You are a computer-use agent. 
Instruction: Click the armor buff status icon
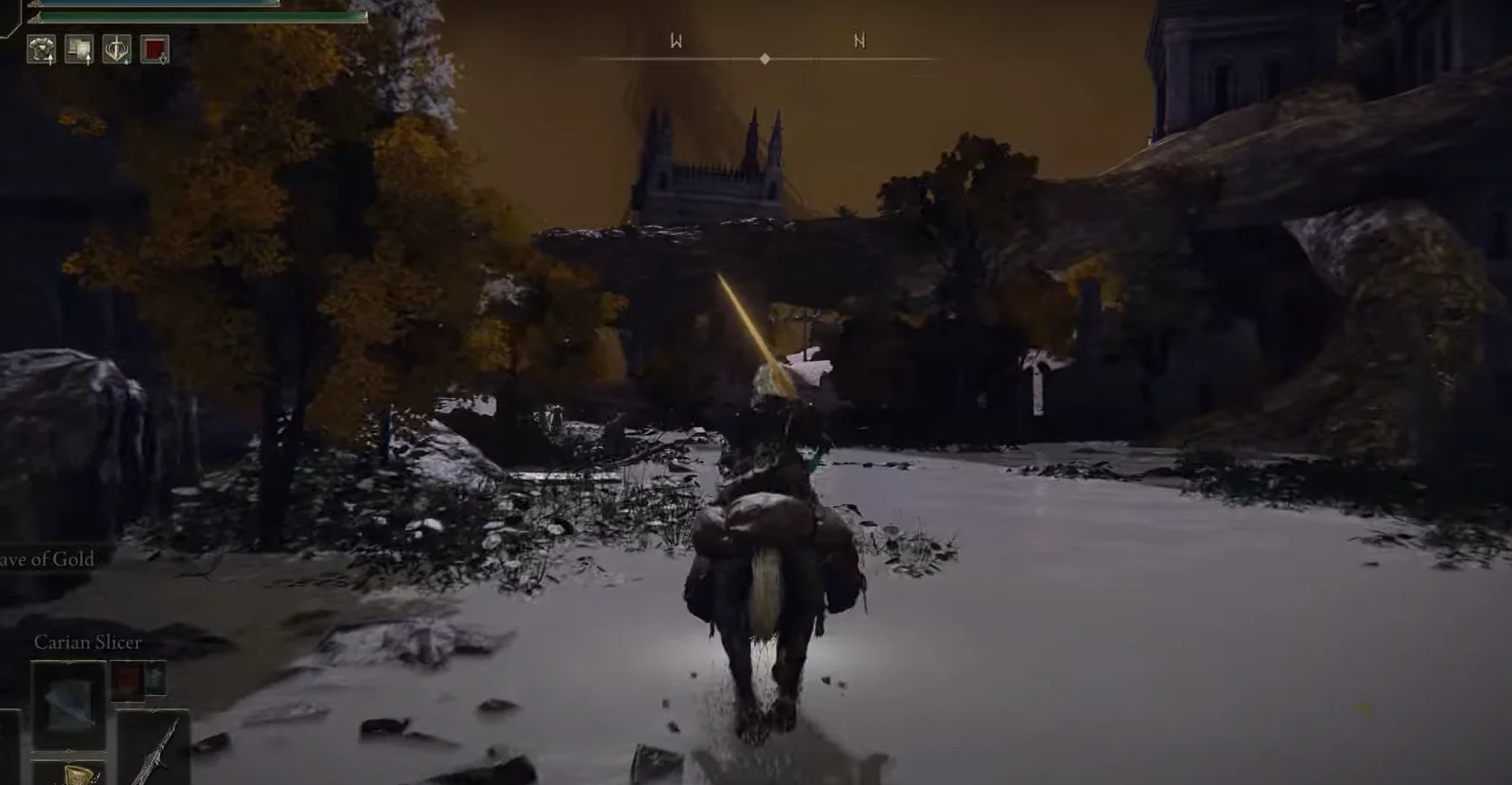click(x=42, y=50)
